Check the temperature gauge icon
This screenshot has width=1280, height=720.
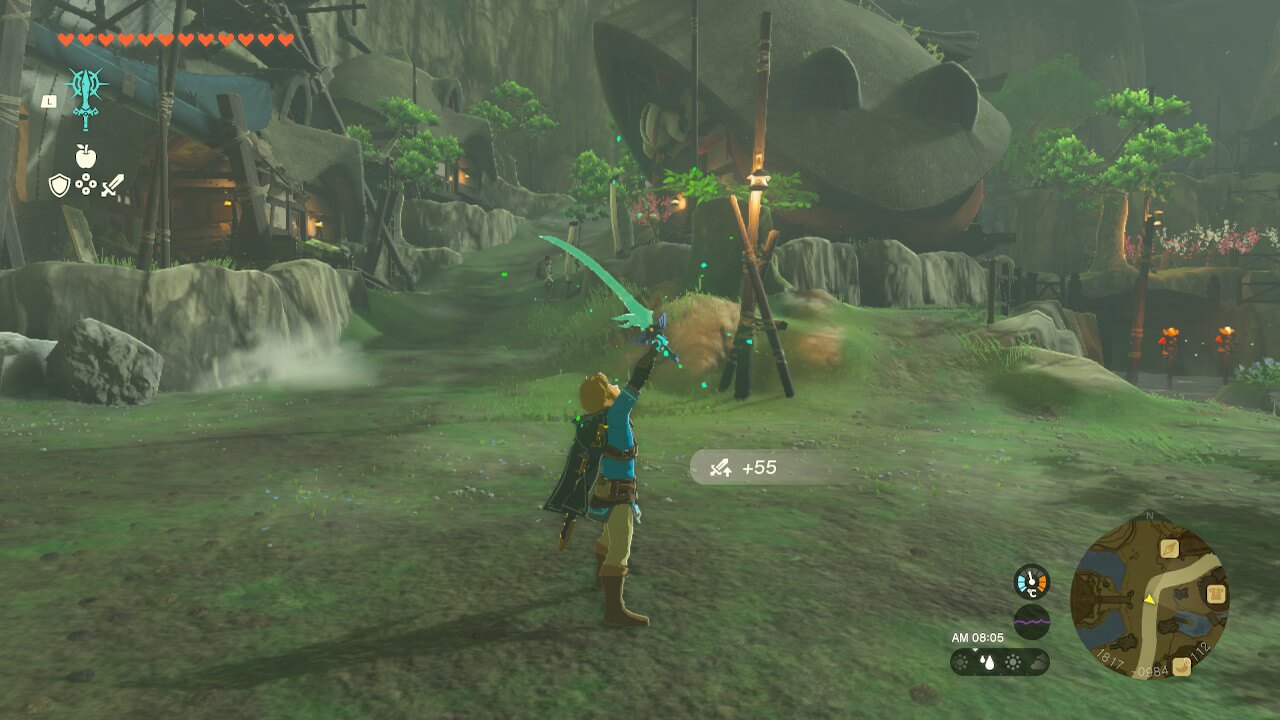[x=1032, y=582]
